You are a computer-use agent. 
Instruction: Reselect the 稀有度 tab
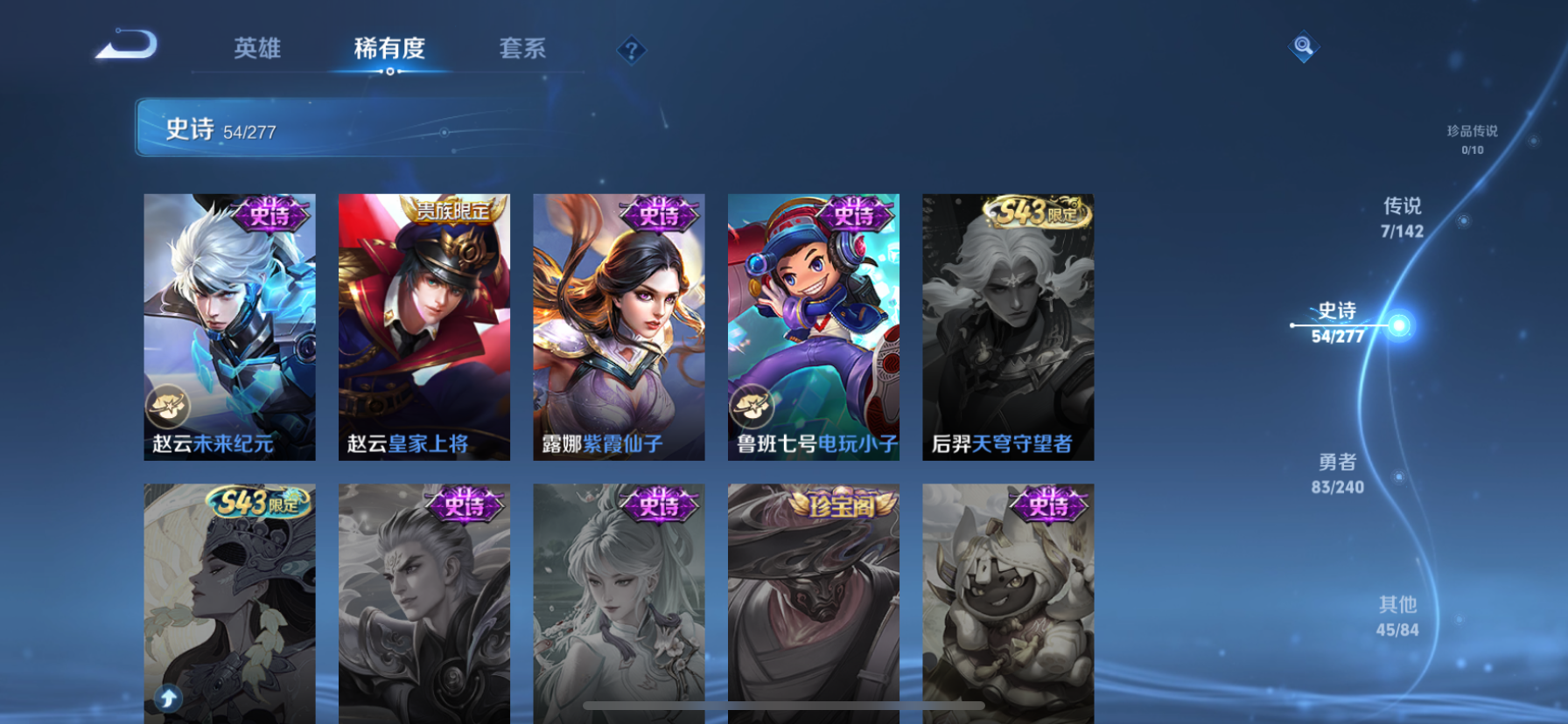pyautogui.click(x=389, y=50)
